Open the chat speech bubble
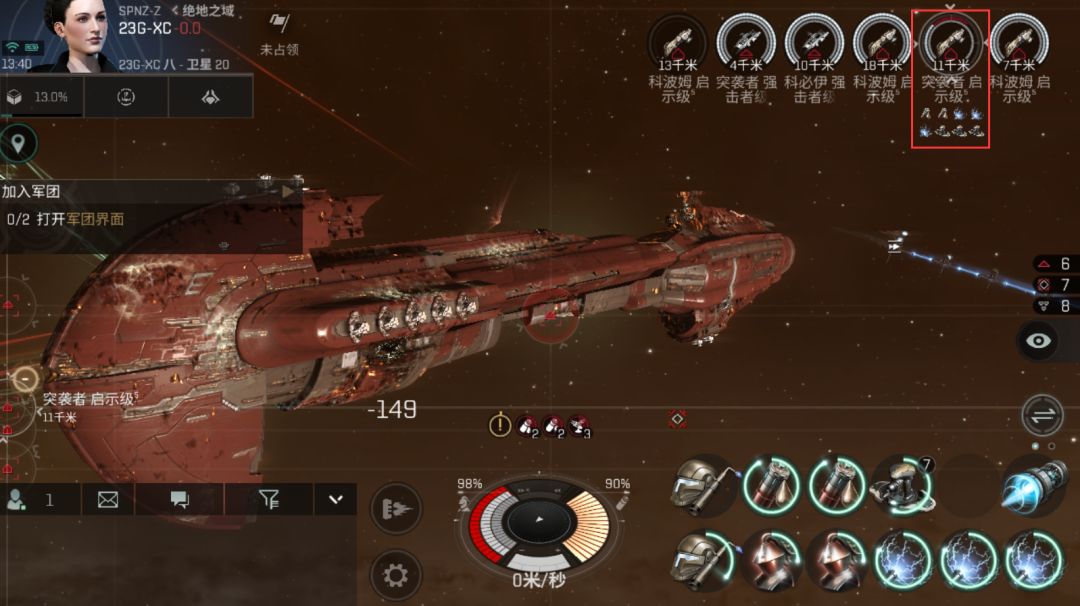 [180, 500]
